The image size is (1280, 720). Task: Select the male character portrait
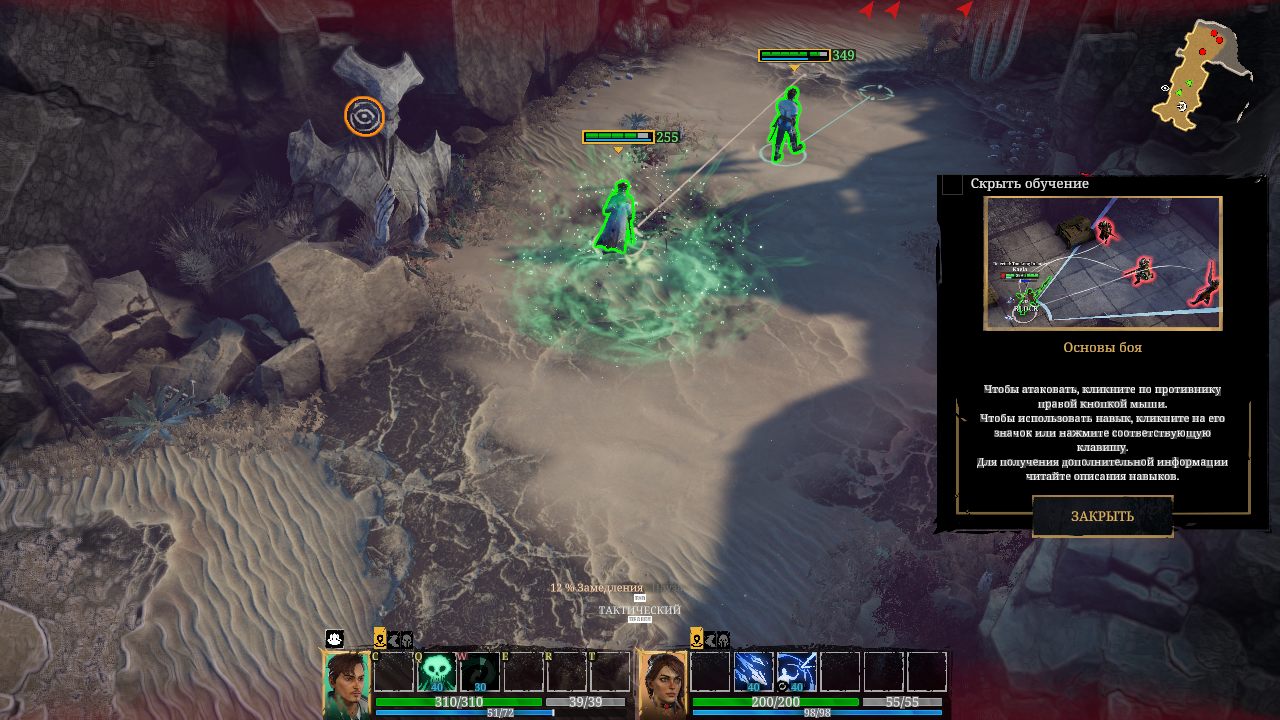(346, 686)
